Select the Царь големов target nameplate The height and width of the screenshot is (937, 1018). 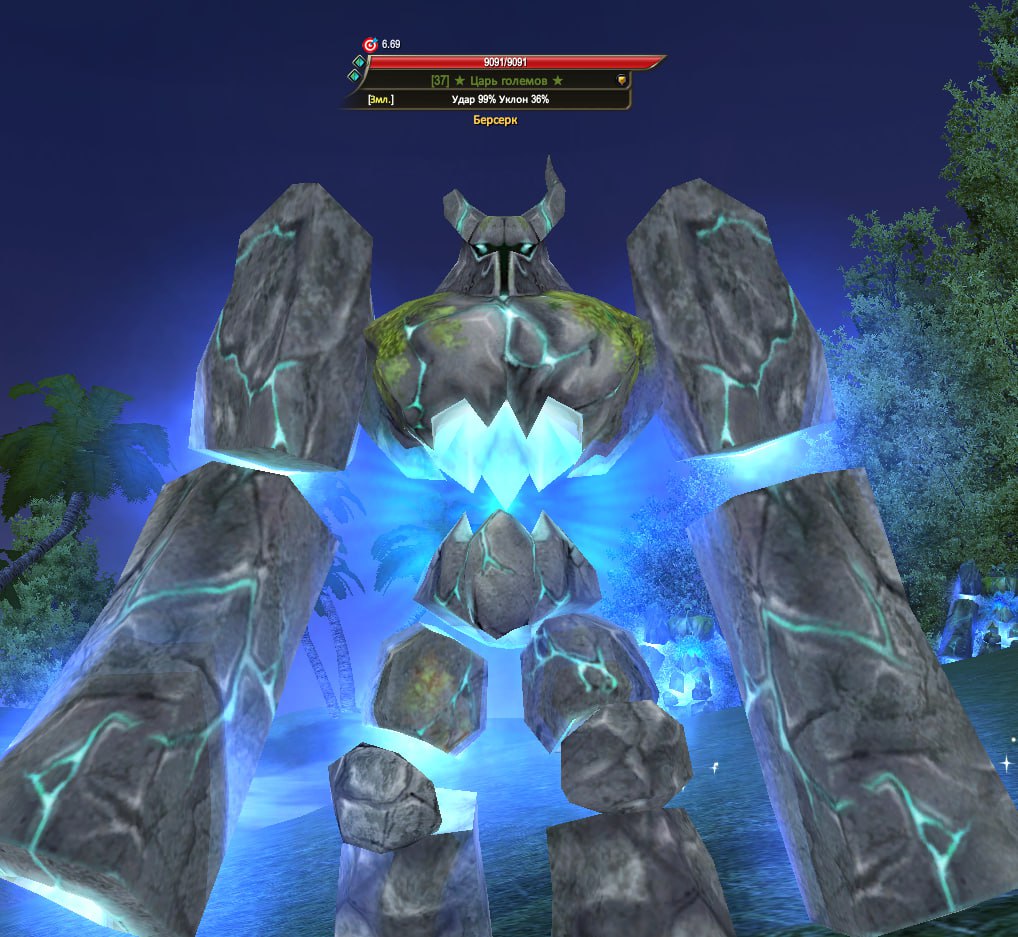point(497,80)
